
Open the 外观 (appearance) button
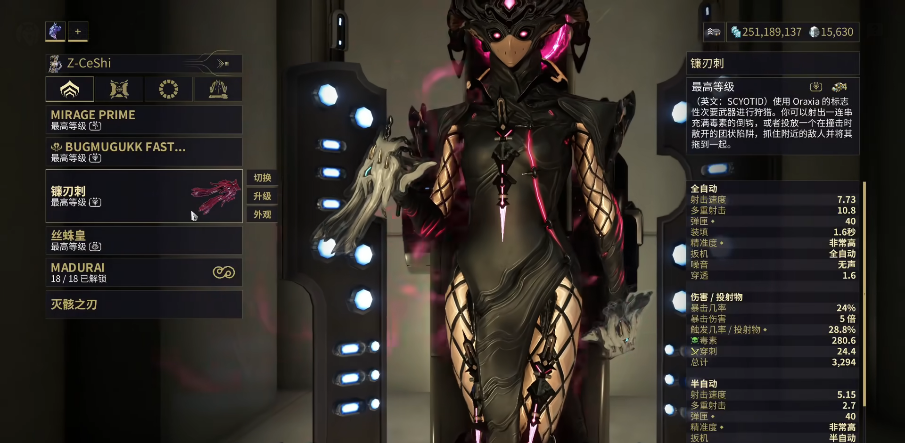262,214
